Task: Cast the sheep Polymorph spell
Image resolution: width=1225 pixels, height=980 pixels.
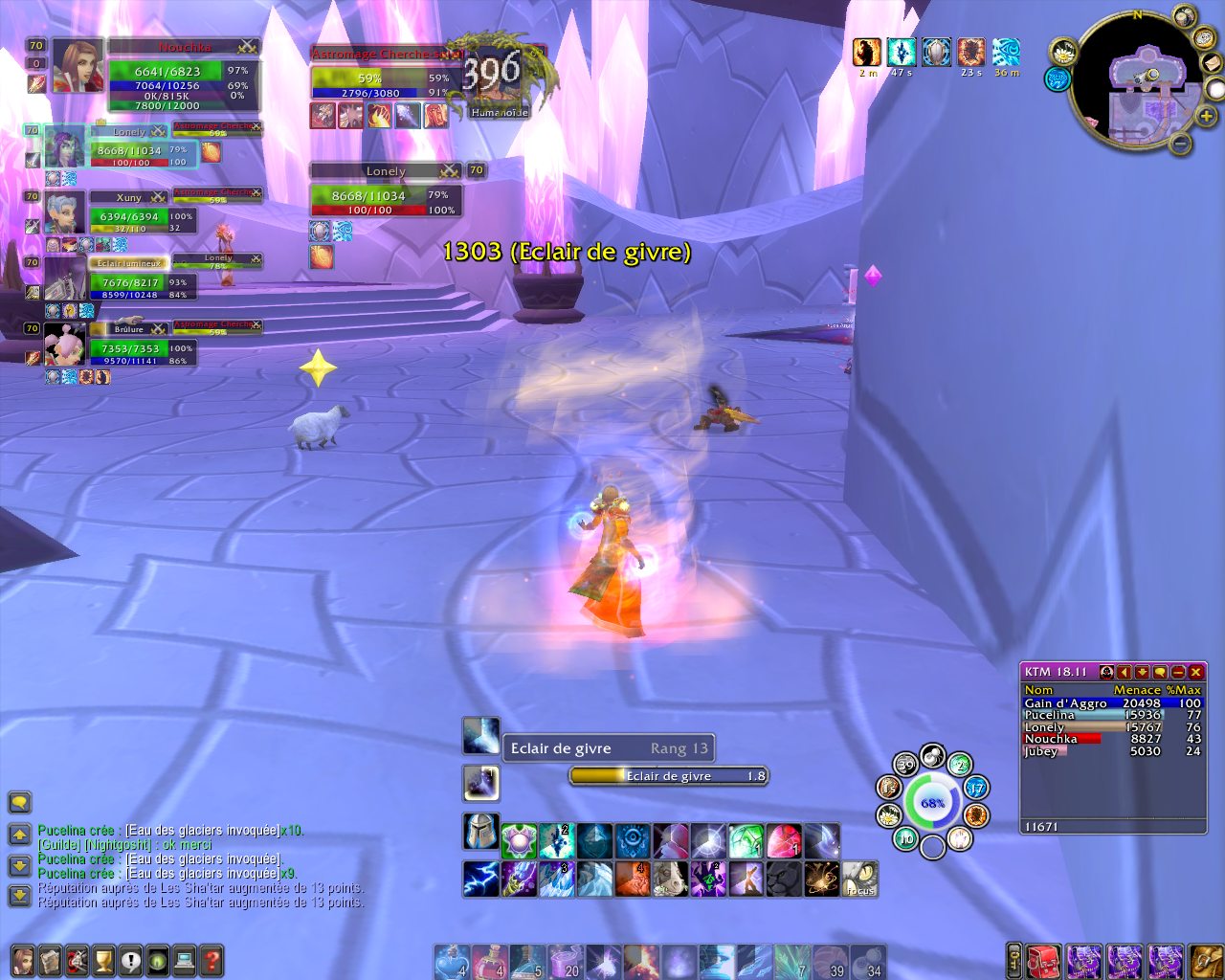Action: tap(670, 879)
